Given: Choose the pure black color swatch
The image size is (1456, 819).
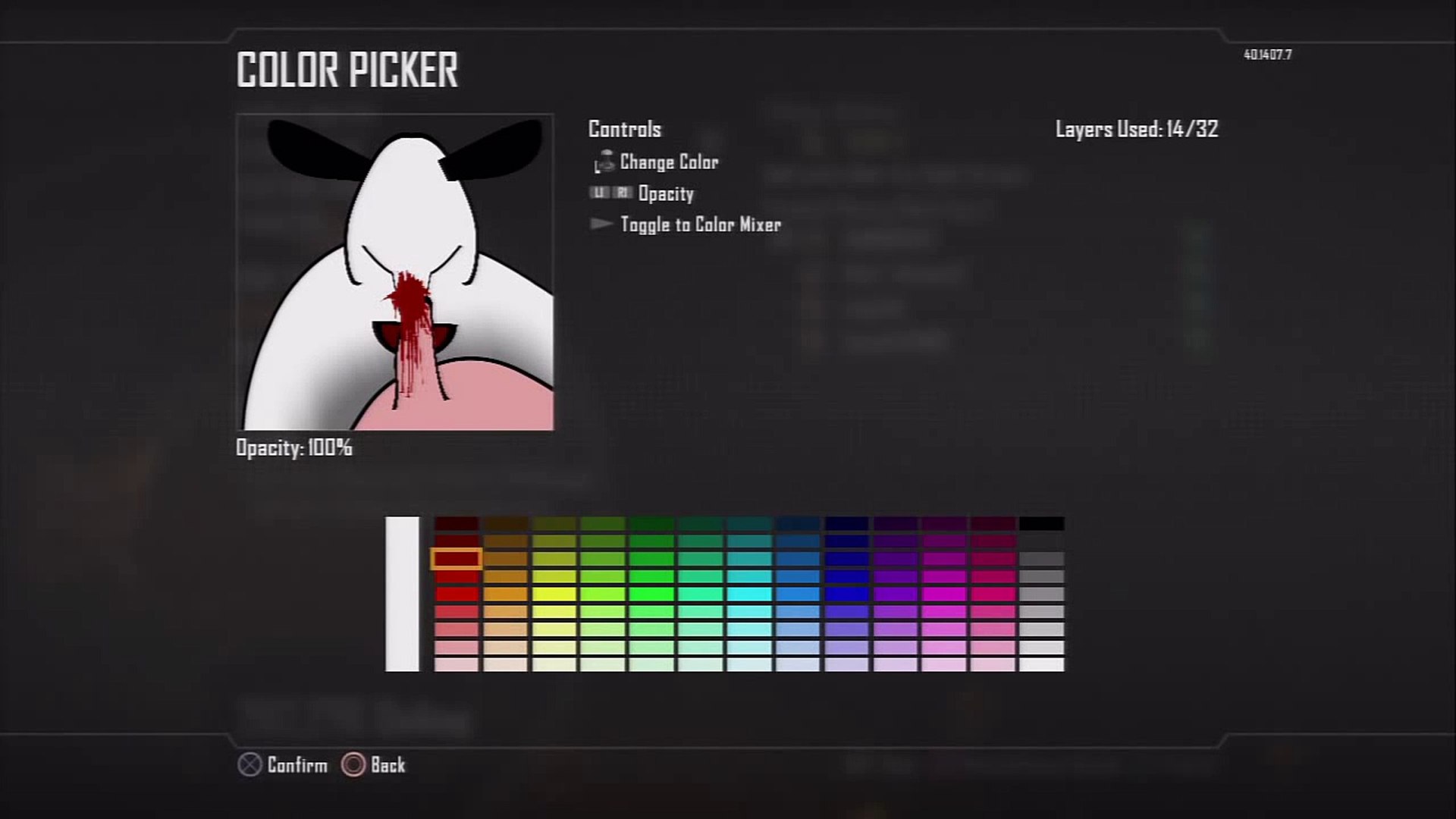Looking at the screenshot, I should (x=1042, y=524).
